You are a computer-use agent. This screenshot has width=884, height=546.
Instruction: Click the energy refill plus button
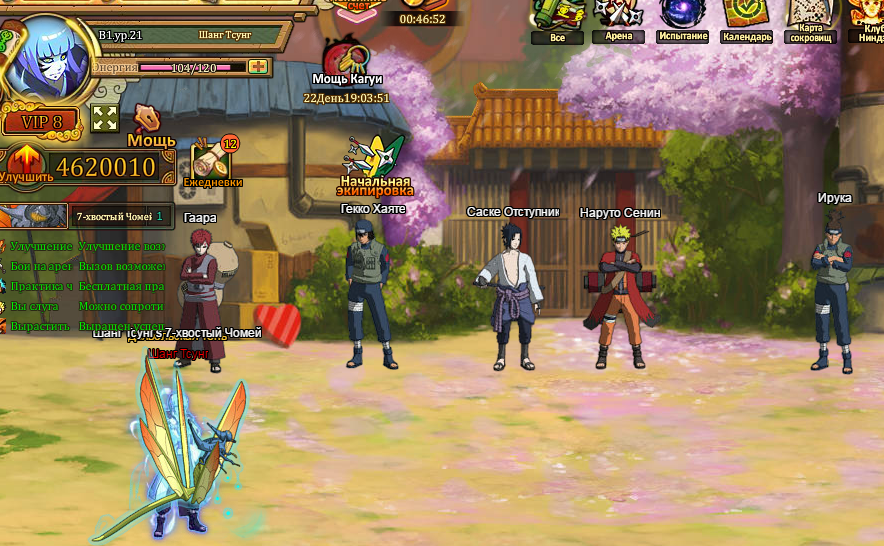[258, 66]
